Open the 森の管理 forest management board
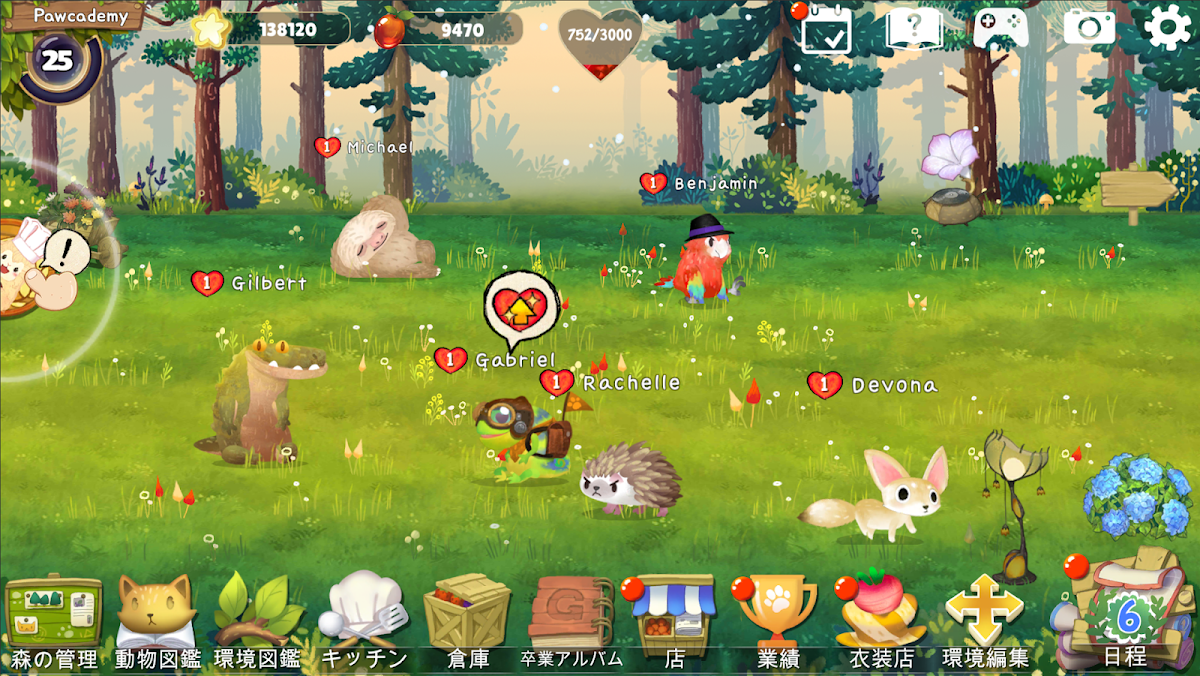 53,615
